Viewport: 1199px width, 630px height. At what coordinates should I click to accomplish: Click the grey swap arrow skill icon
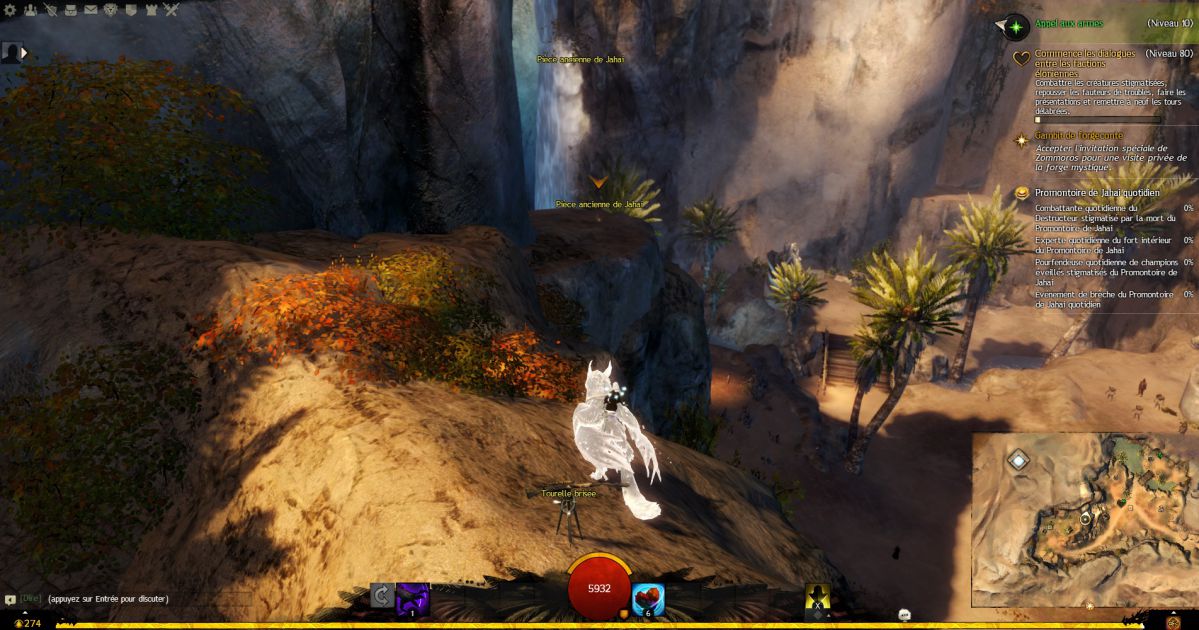pos(381,597)
